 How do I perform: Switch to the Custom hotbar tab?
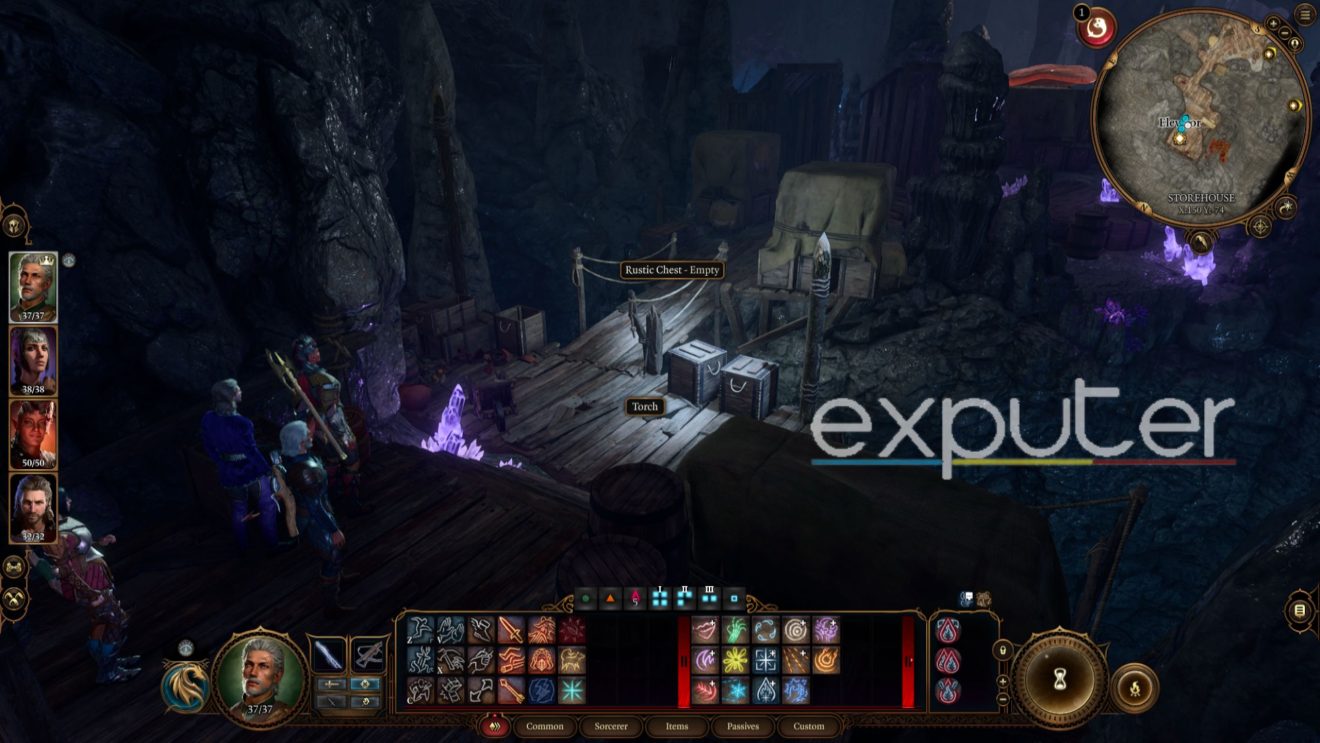(809, 726)
